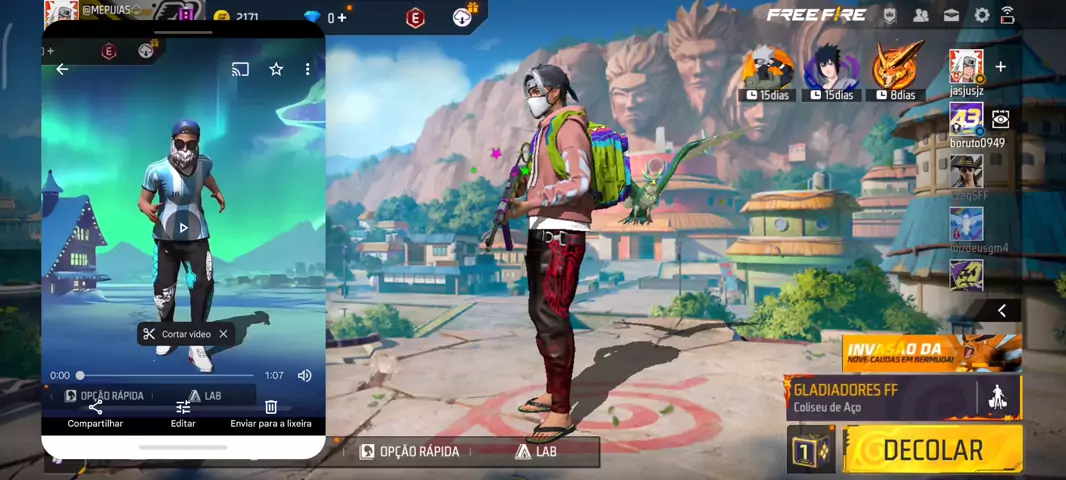
Task: Close the Cortar vídeo tooltip
Action: click(x=223, y=334)
